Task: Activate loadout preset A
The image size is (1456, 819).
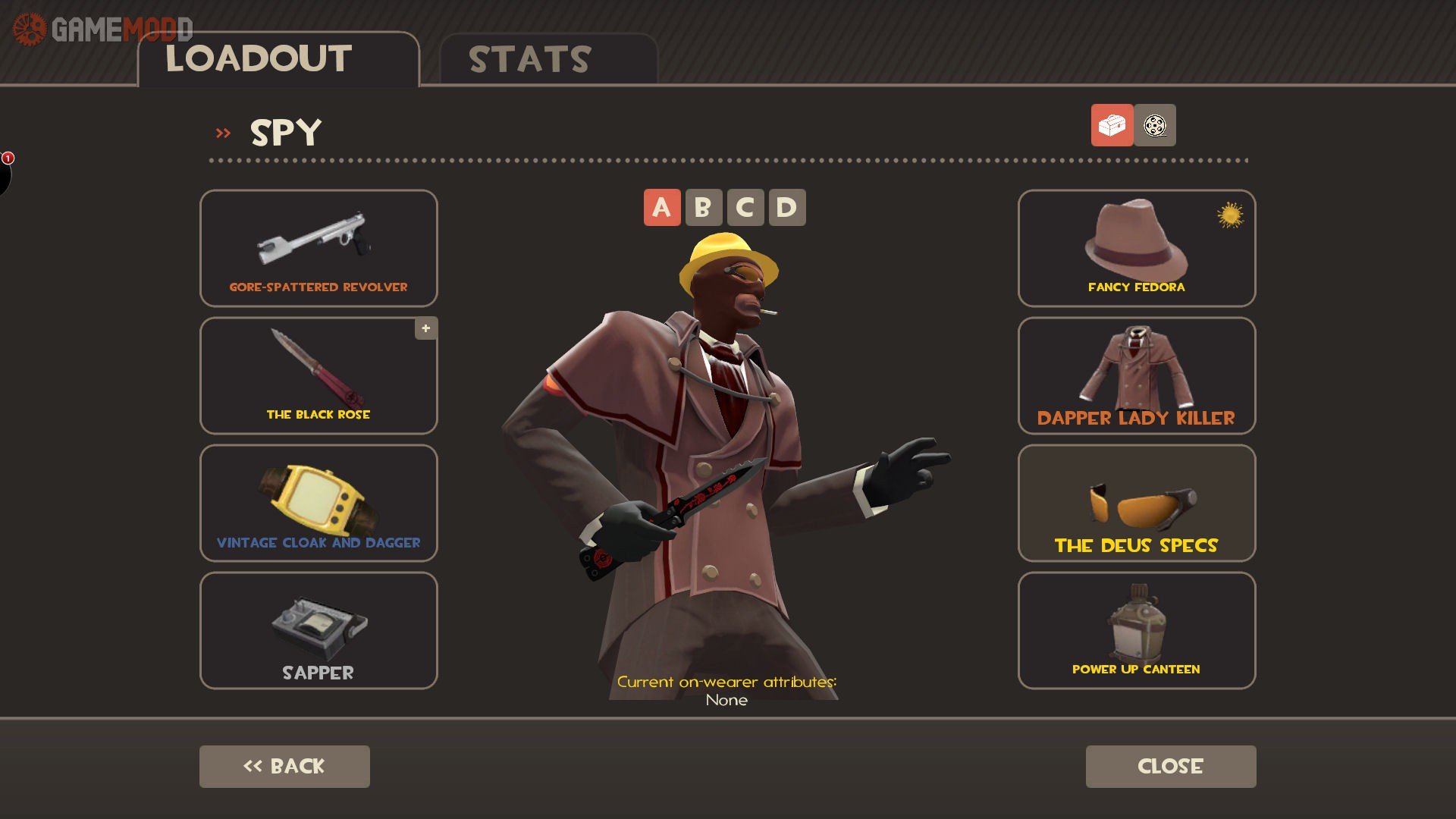Action: tap(662, 207)
